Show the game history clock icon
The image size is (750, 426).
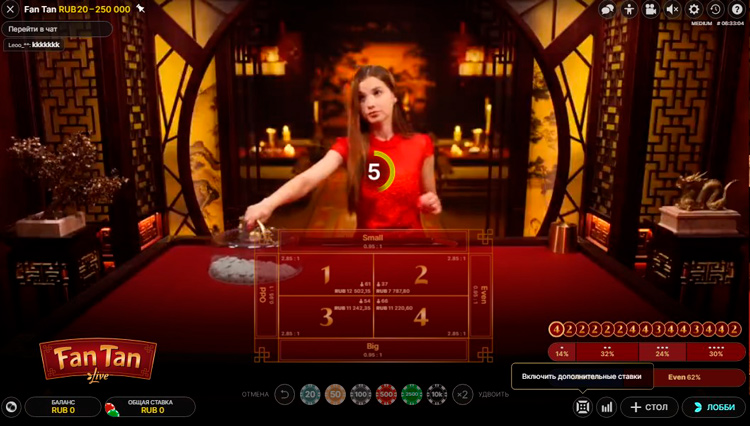tap(715, 9)
